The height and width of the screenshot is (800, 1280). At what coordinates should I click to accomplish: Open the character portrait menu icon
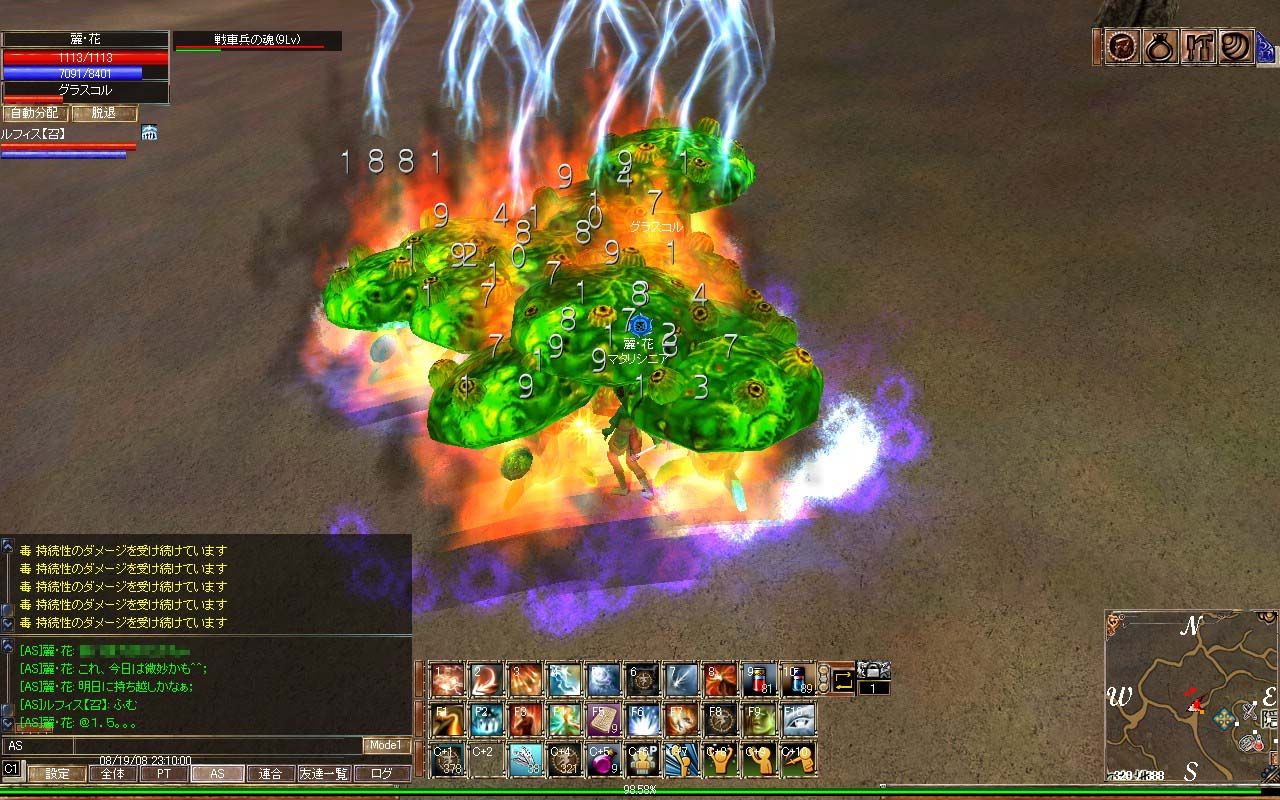pyautogui.click(x=1122, y=47)
